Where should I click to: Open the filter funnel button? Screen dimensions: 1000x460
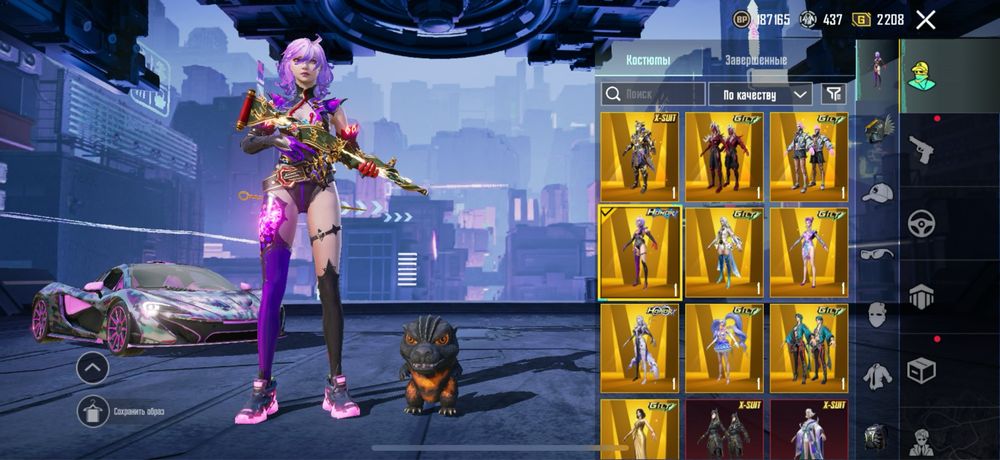click(833, 94)
